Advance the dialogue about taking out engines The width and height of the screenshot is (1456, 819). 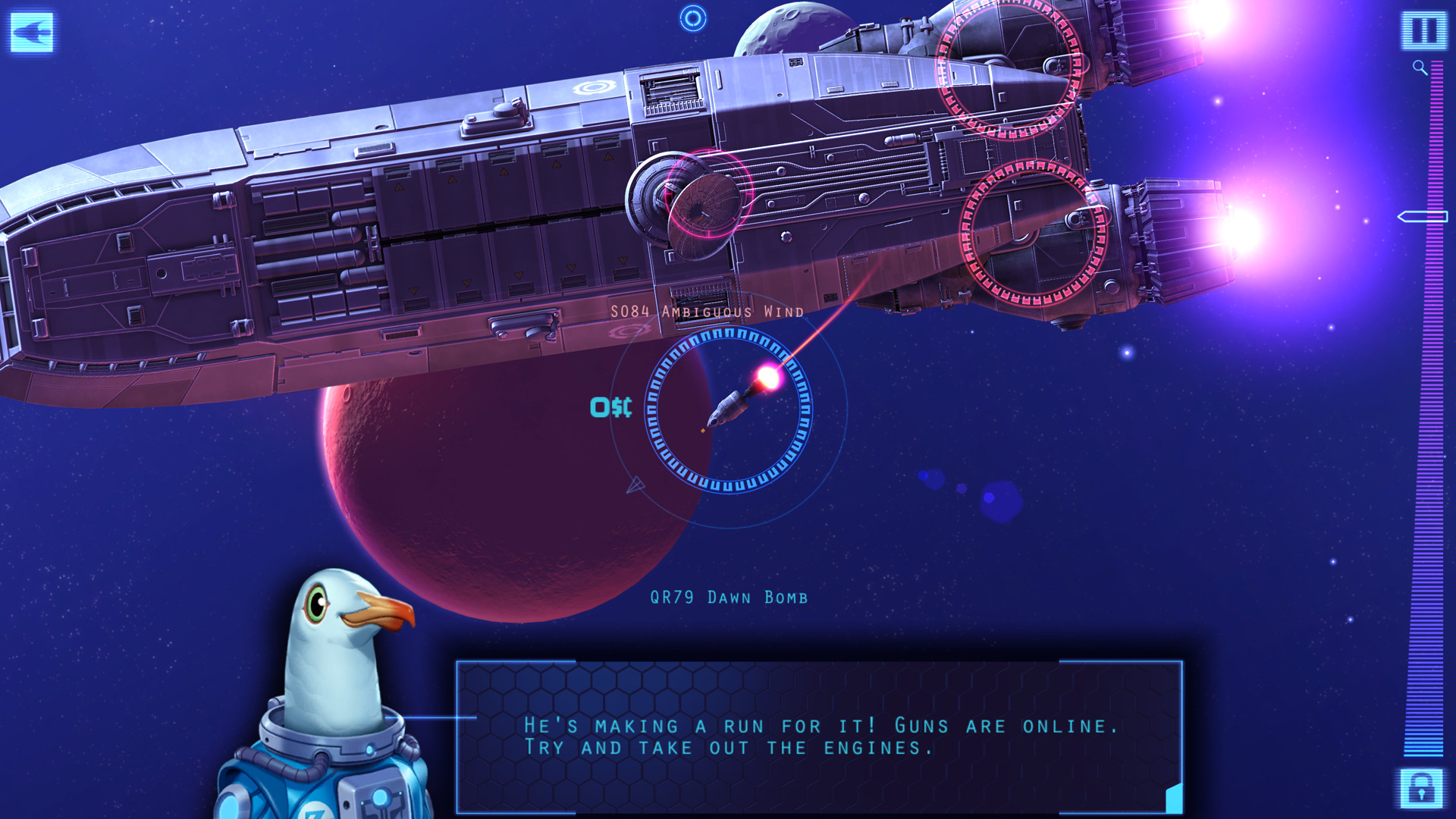[x=819, y=736]
